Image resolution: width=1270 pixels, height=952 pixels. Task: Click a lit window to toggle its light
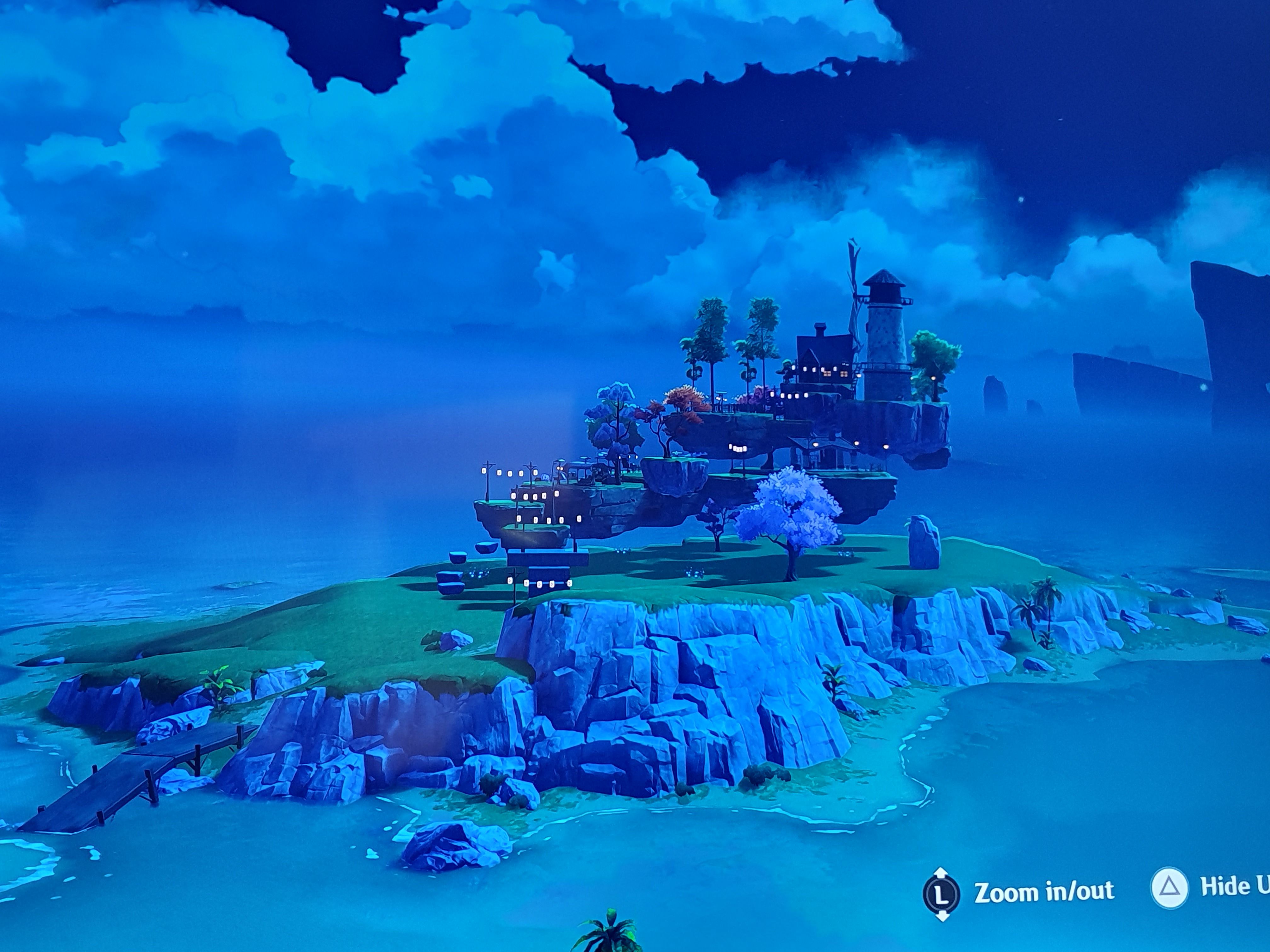tap(827, 373)
